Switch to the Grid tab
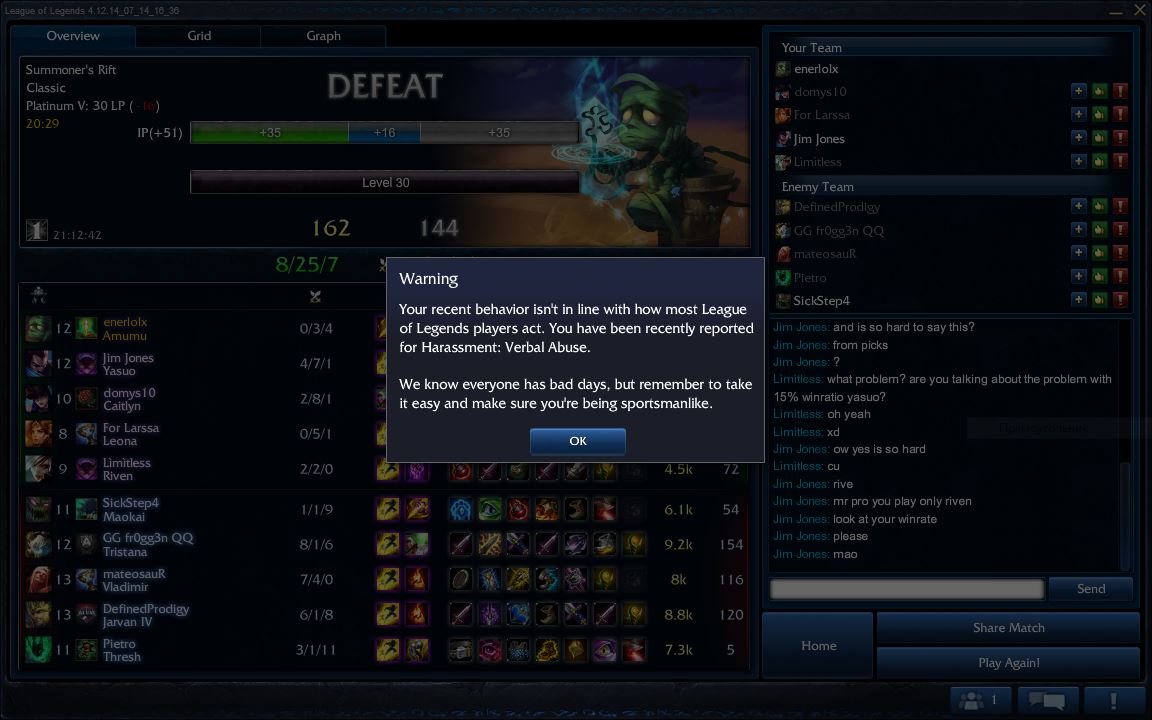Image resolution: width=1152 pixels, height=720 pixels. (199, 36)
